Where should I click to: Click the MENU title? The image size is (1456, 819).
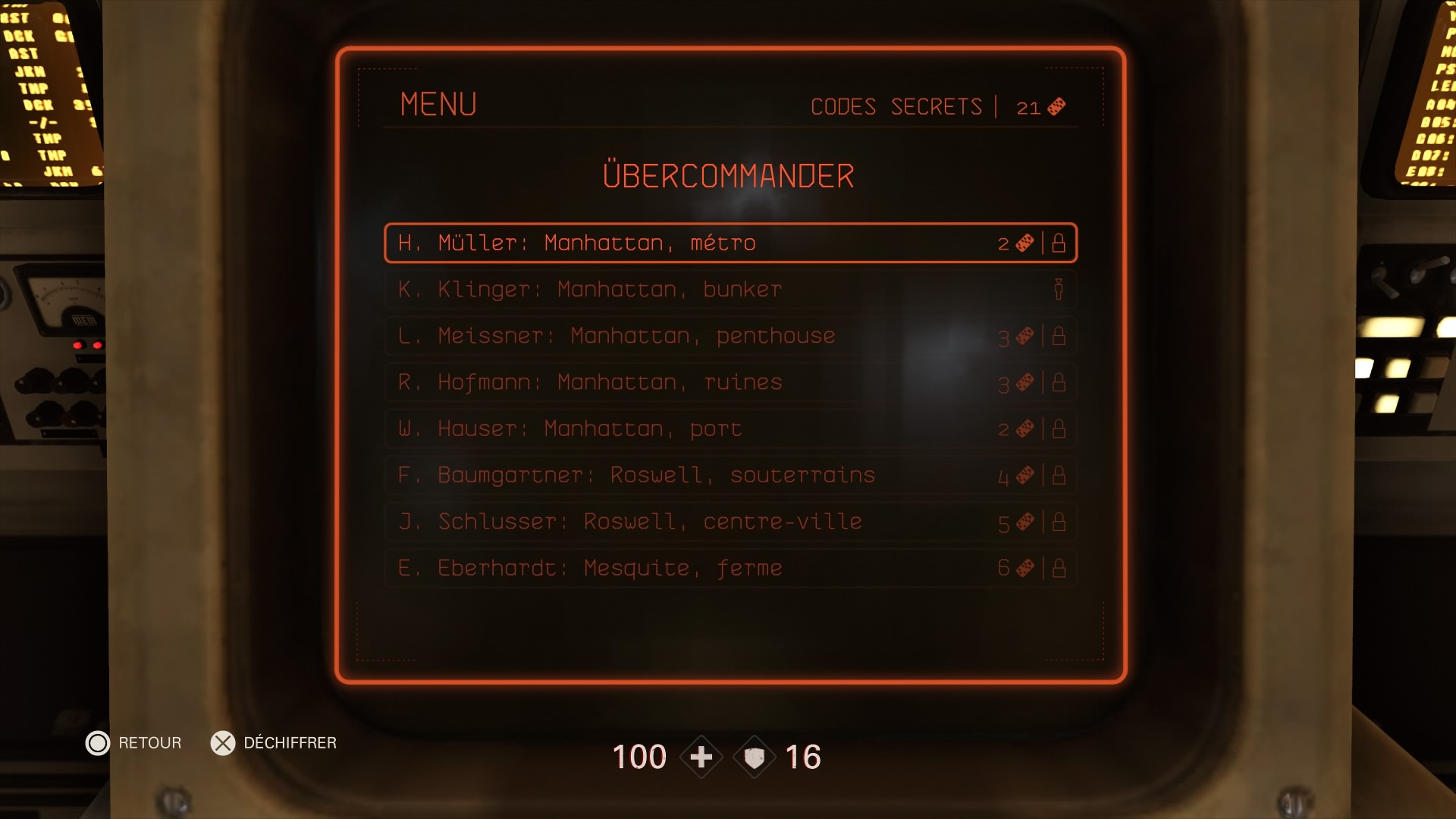point(438,104)
